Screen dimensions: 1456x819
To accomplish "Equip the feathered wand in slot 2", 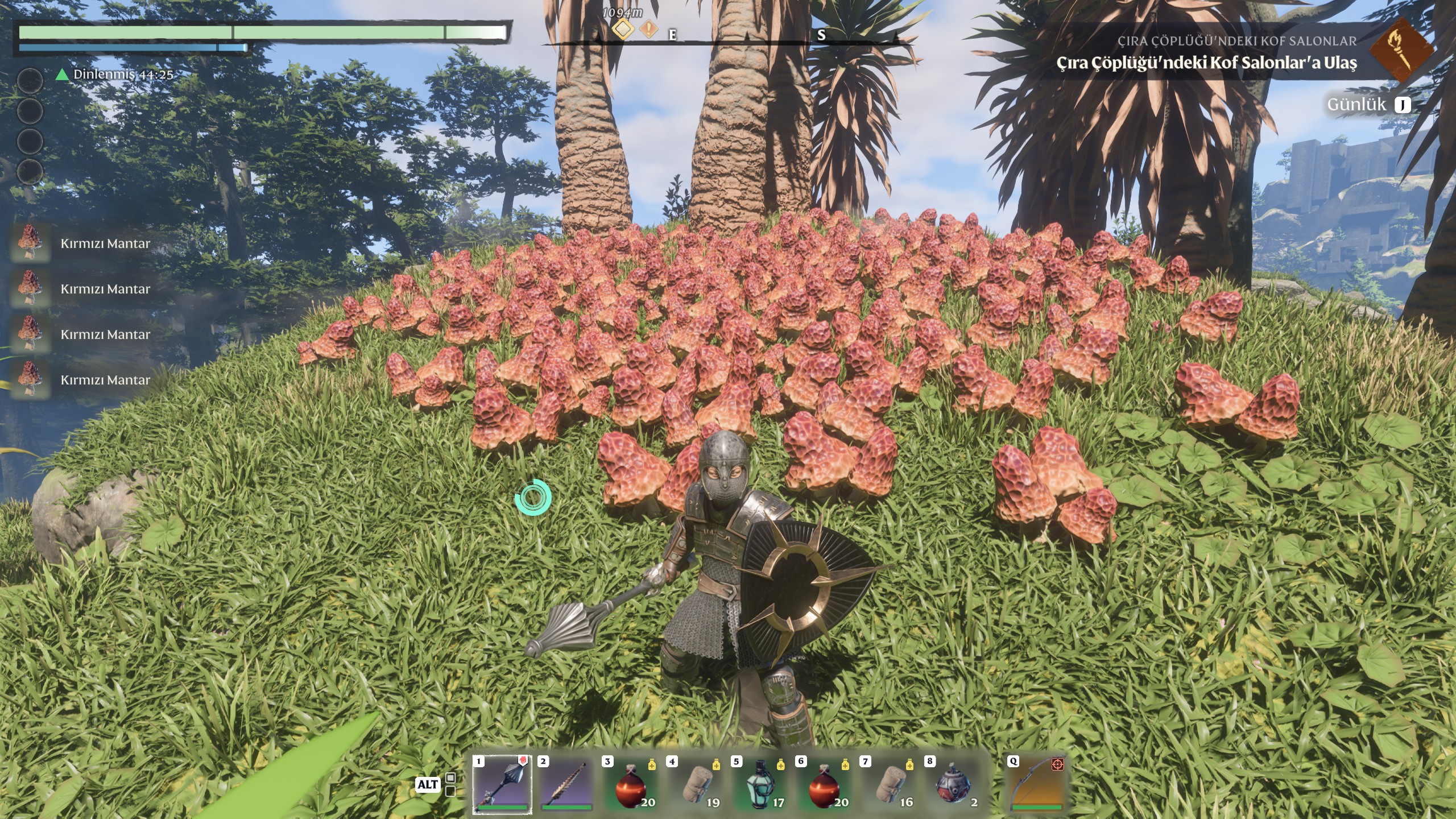I will [x=566, y=784].
